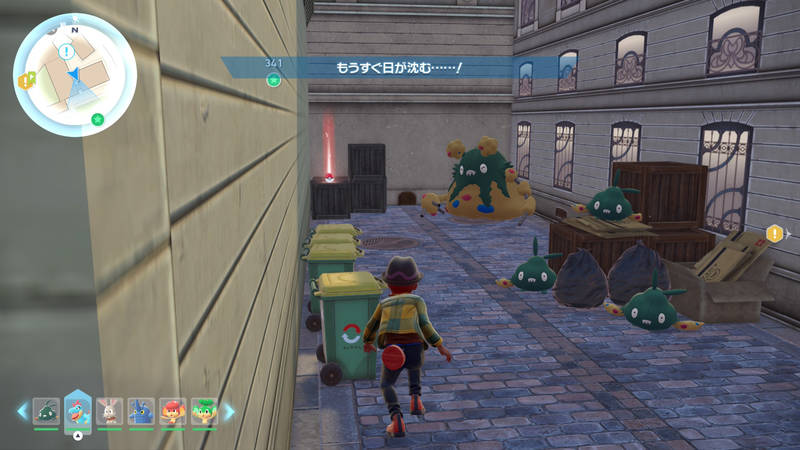Choose Heracross in the party bar

pyautogui.click(x=141, y=411)
